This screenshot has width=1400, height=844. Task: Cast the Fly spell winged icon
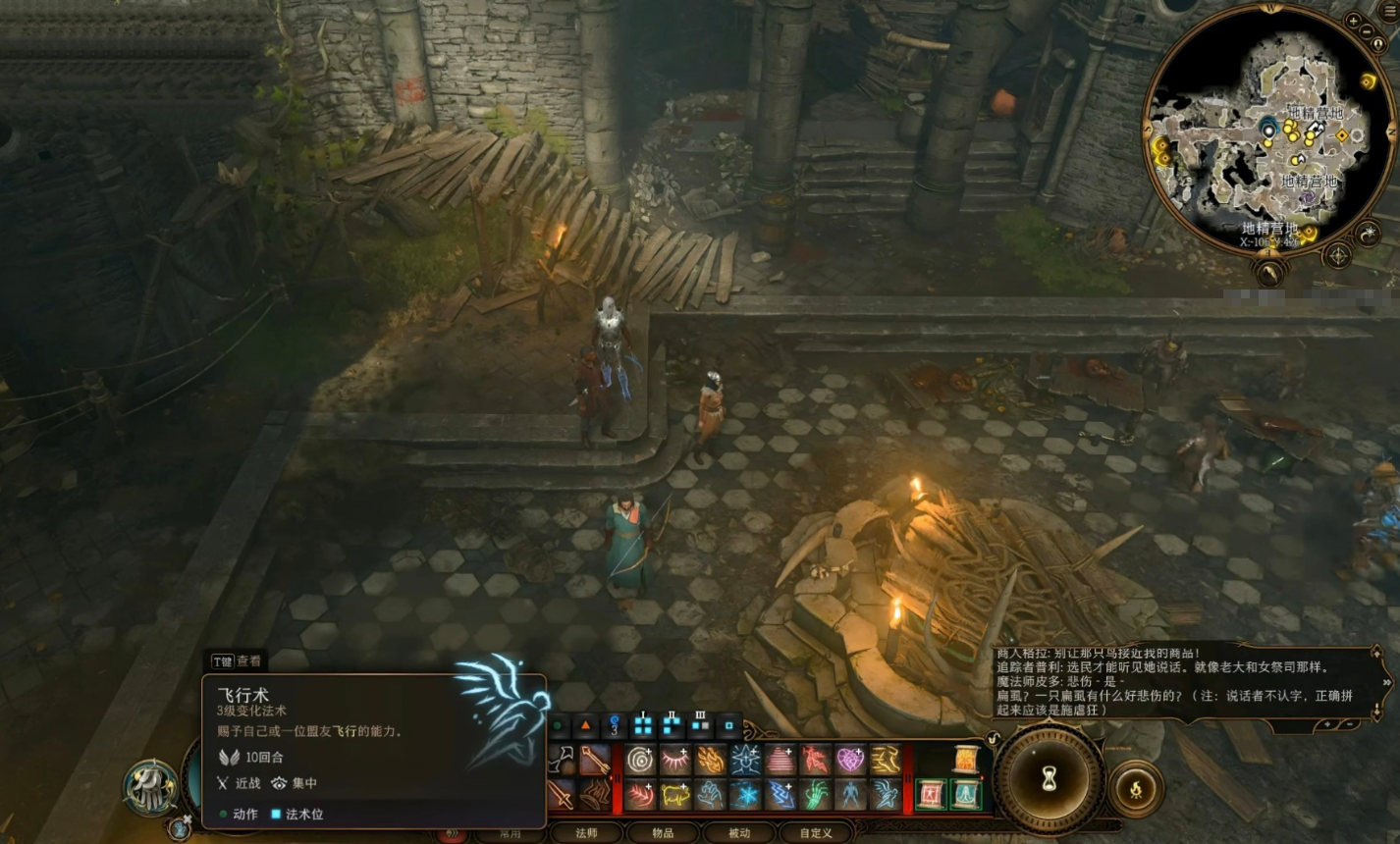coord(885,794)
